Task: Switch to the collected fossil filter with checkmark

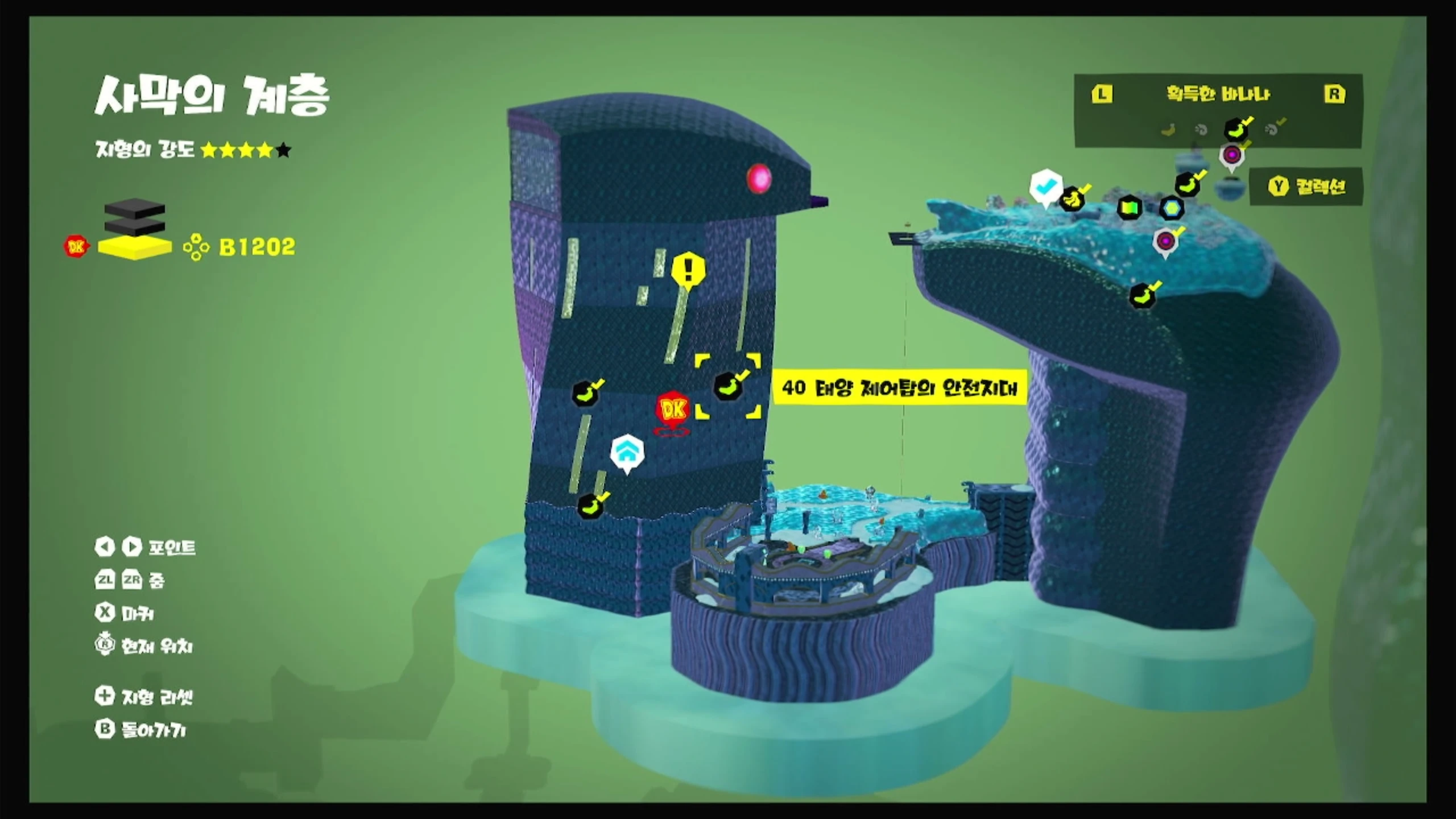Action: [x=1273, y=129]
